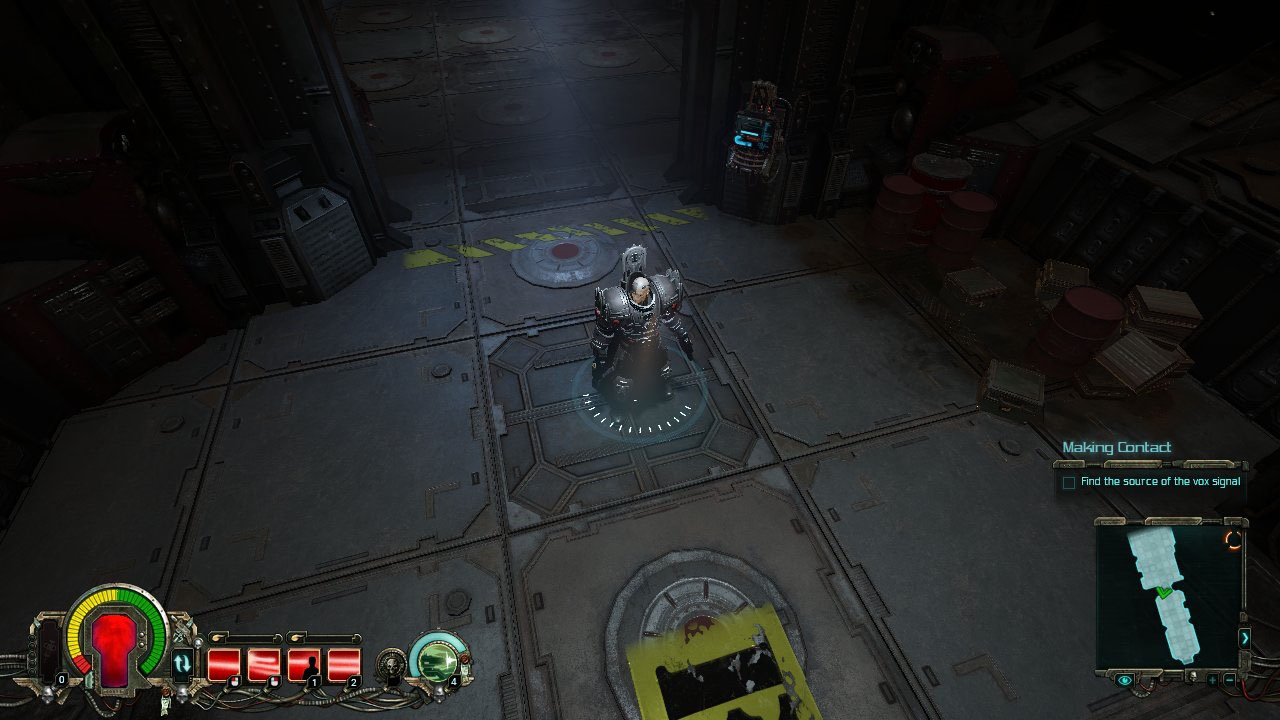Viewport: 1280px width, 720px height.
Task: Click the weapon swap arrows button
Action: tap(183, 662)
